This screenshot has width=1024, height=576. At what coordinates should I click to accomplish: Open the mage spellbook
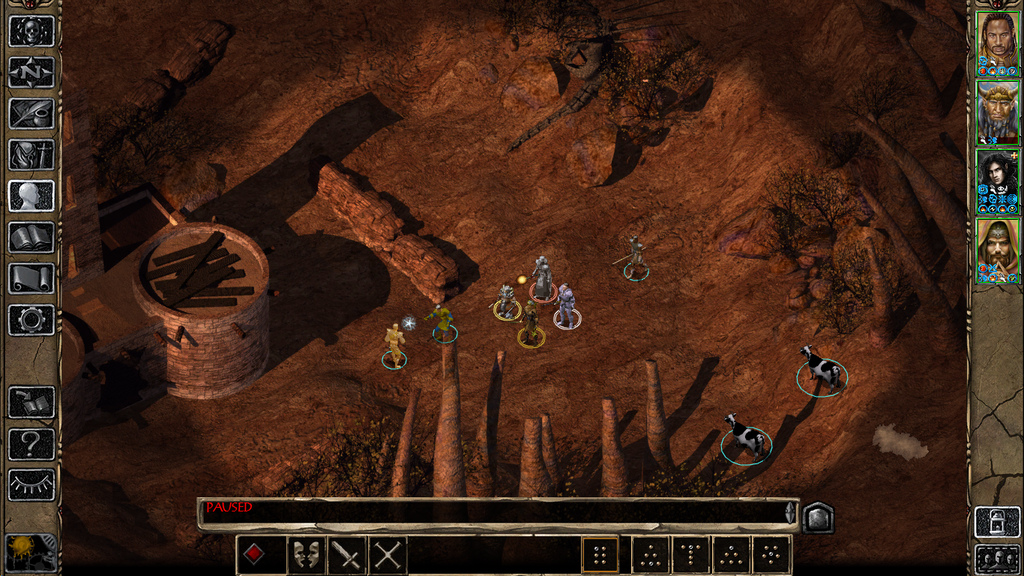pos(31,237)
